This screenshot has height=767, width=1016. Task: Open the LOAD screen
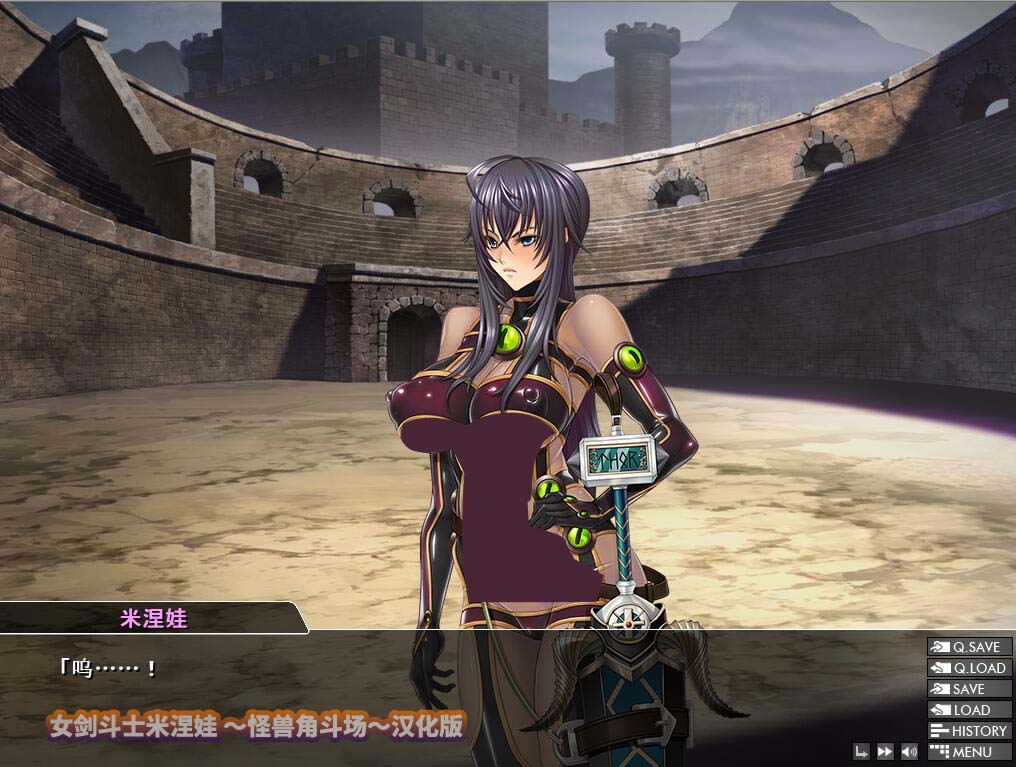(969, 710)
